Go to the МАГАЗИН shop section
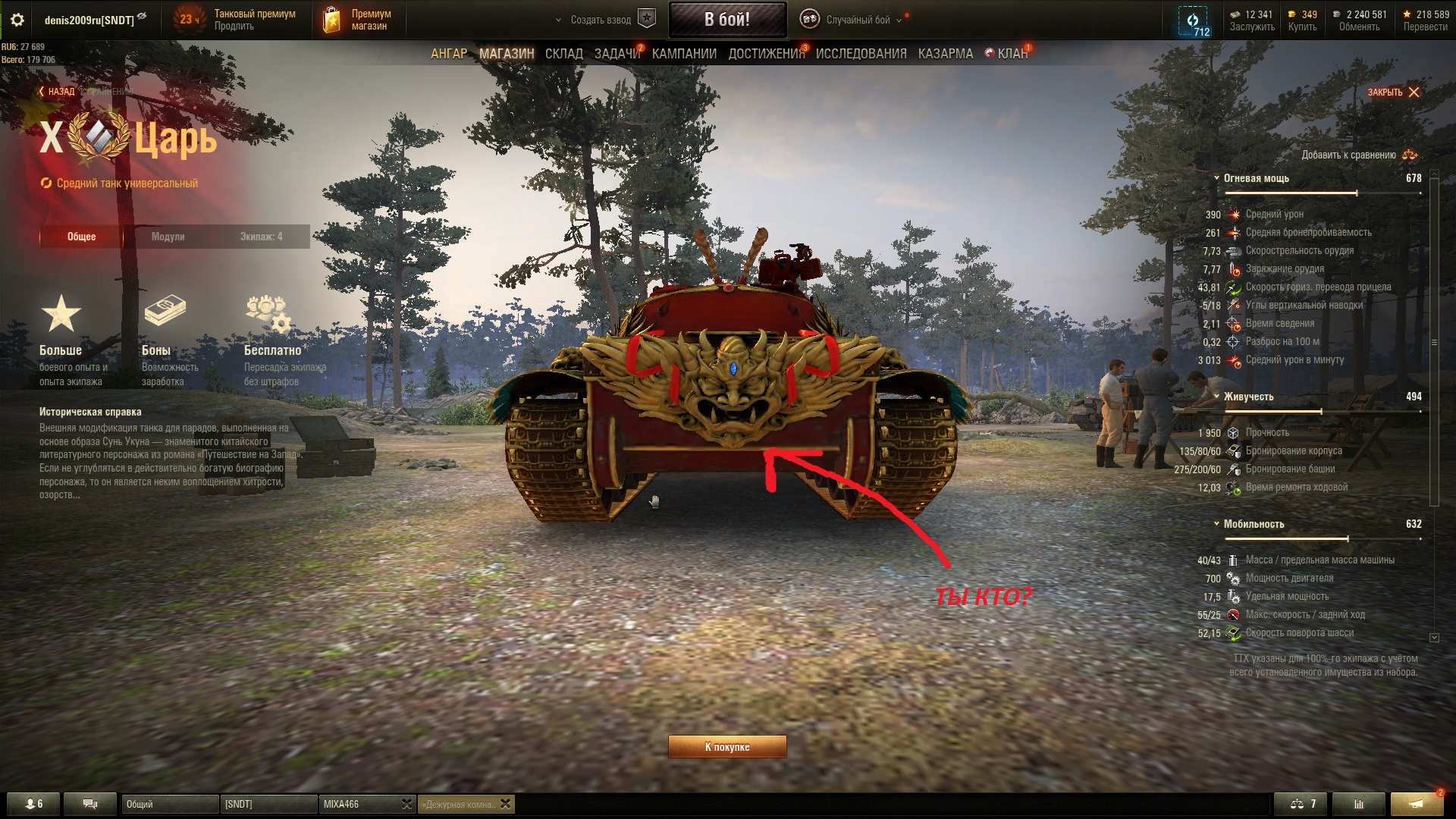Viewport: 1456px width, 819px height. tap(507, 54)
